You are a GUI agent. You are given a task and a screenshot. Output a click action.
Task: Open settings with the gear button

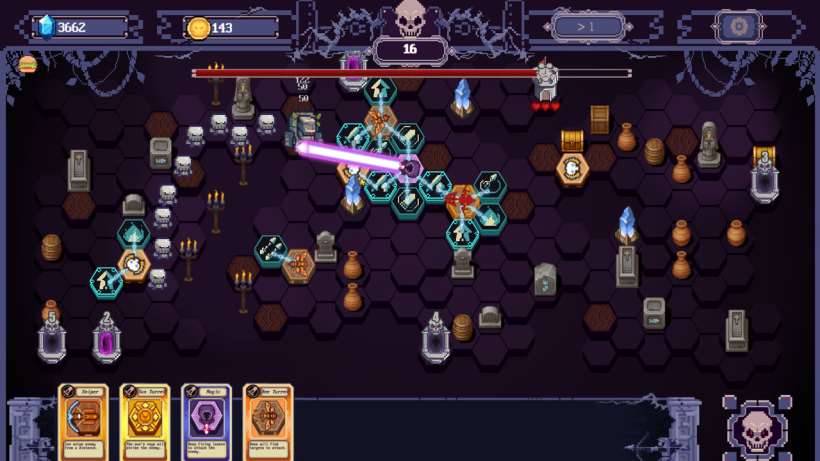pyautogui.click(x=739, y=27)
